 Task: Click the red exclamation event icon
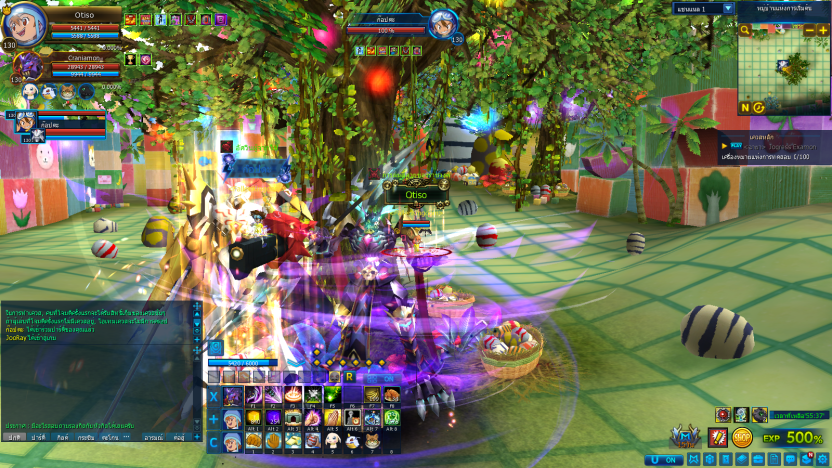tap(716, 437)
